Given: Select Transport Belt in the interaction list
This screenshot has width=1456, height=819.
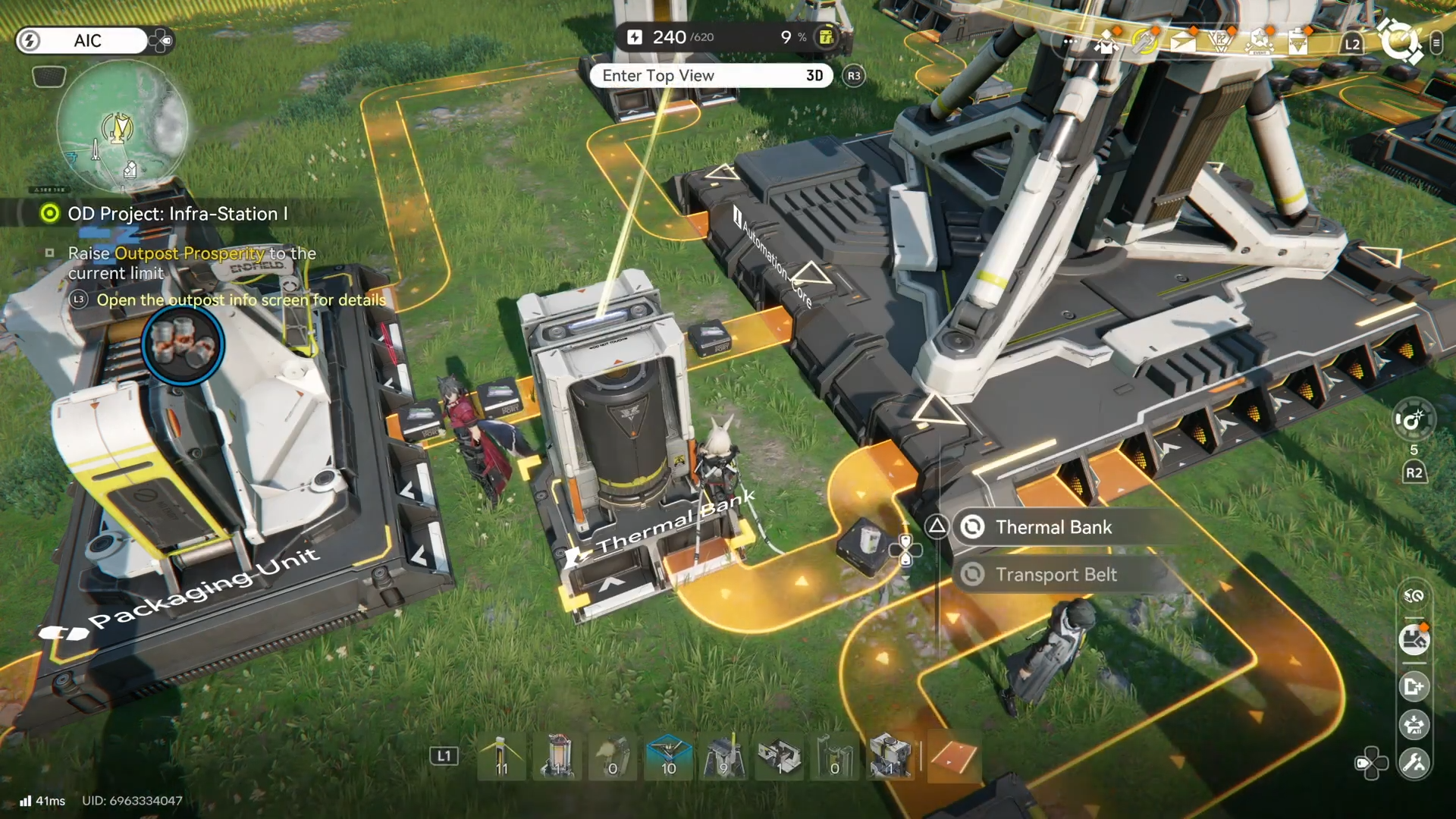Looking at the screenshot, I should point(1056,575).
